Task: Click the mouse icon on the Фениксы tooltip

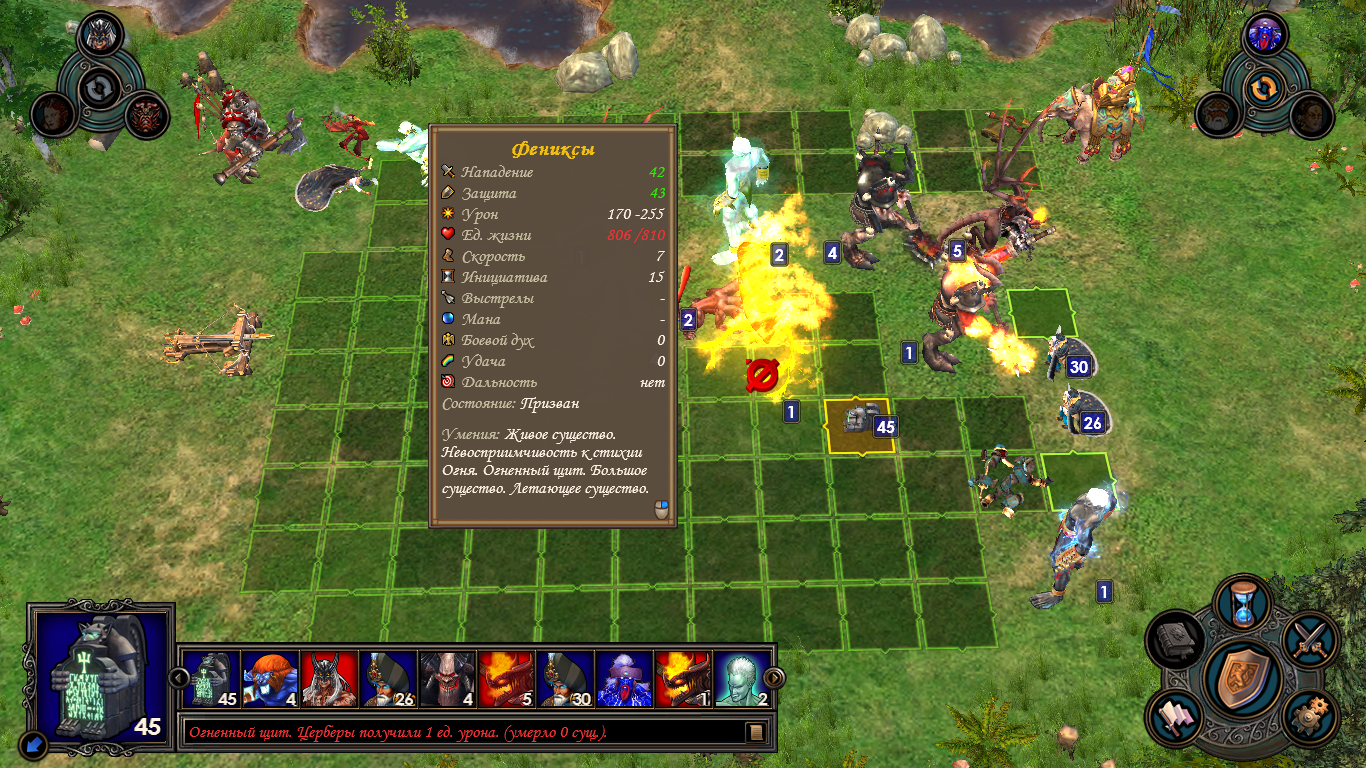Action: click(x=660, y=509)
